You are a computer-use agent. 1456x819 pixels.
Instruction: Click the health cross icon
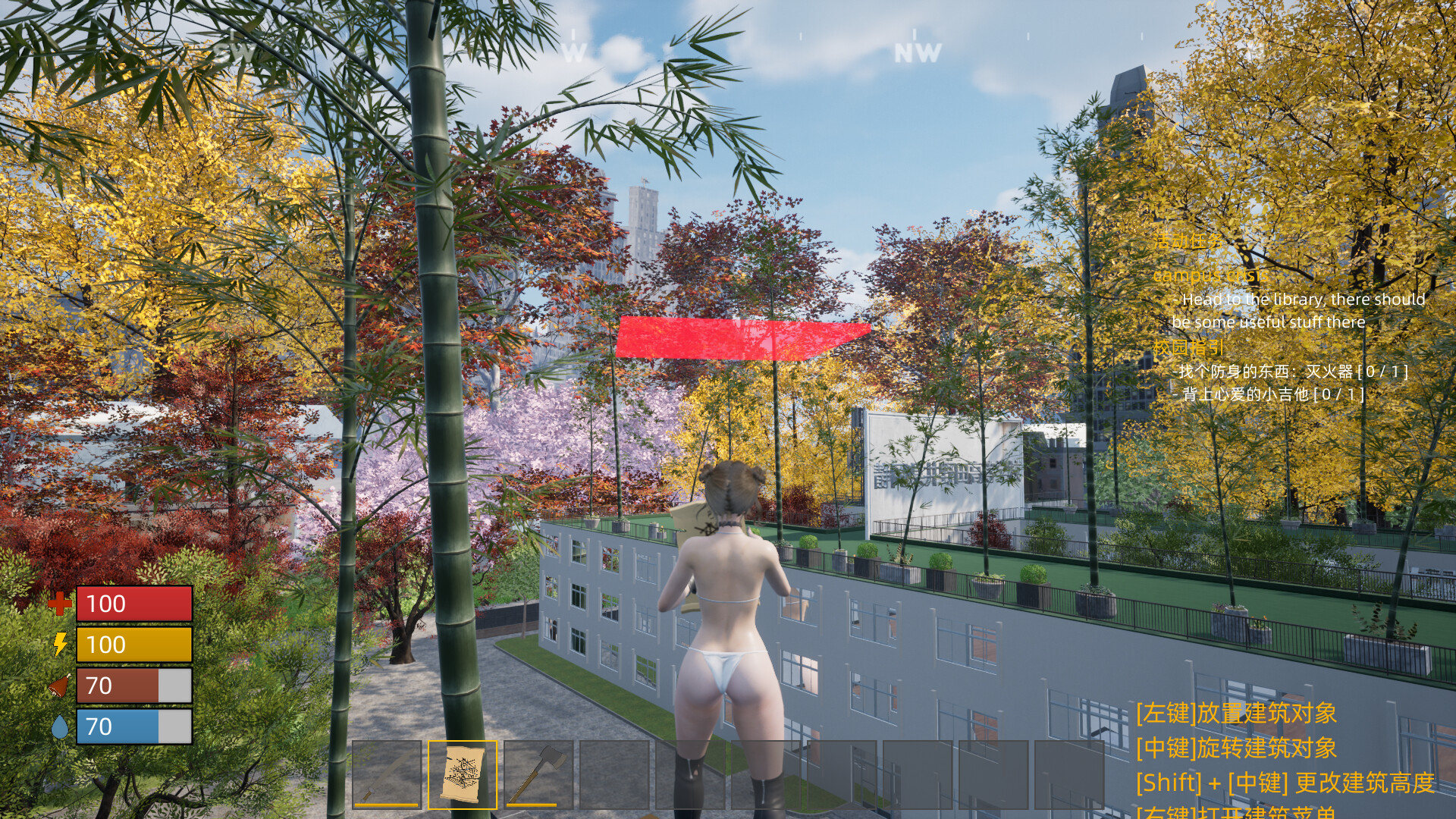click(x=59, y=604)
